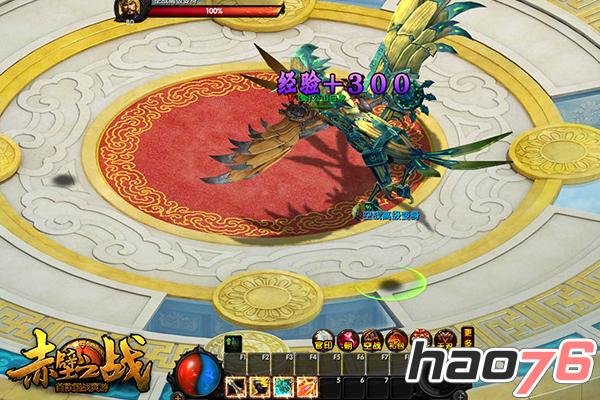Viewport: 600px width, 400px height.
Task: Open the pink gem icon beside 官印
Action: [x=349, y=338]
